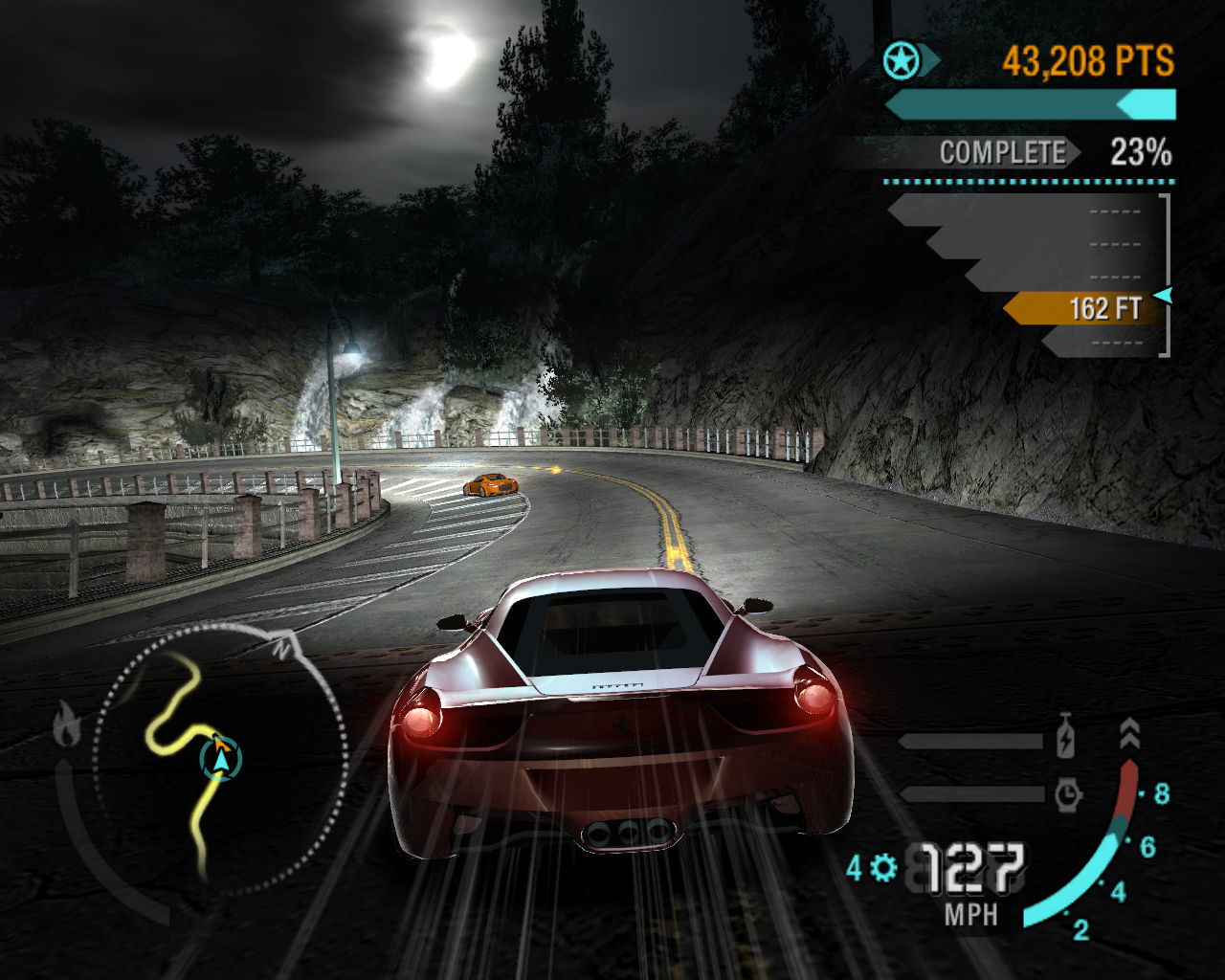Select the orange 162 FT distance row
Image resolution: width=1225 pixels, height=980 pixels.
coord(1086,308)
